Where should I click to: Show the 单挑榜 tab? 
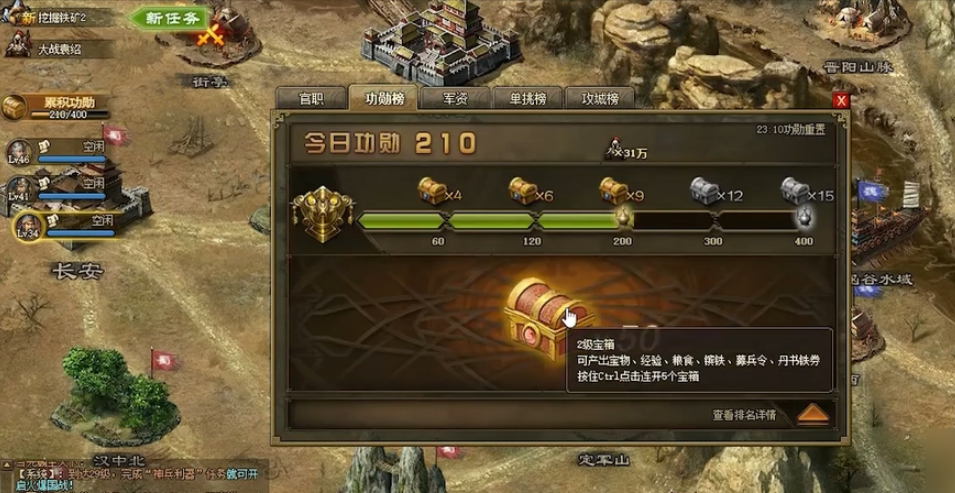point(525,98)
